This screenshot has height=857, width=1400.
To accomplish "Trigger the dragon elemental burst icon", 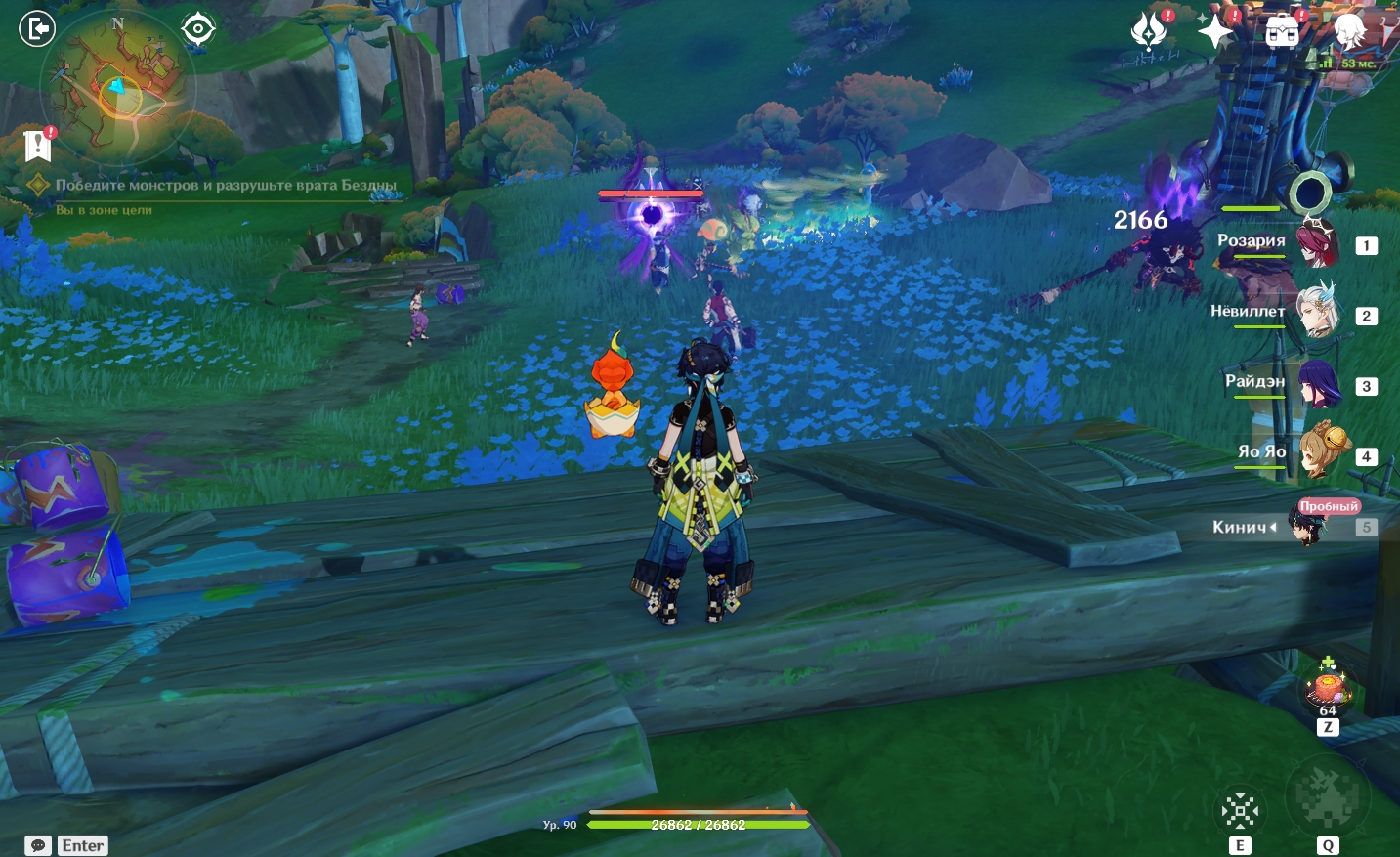I will click(1327, 796).
